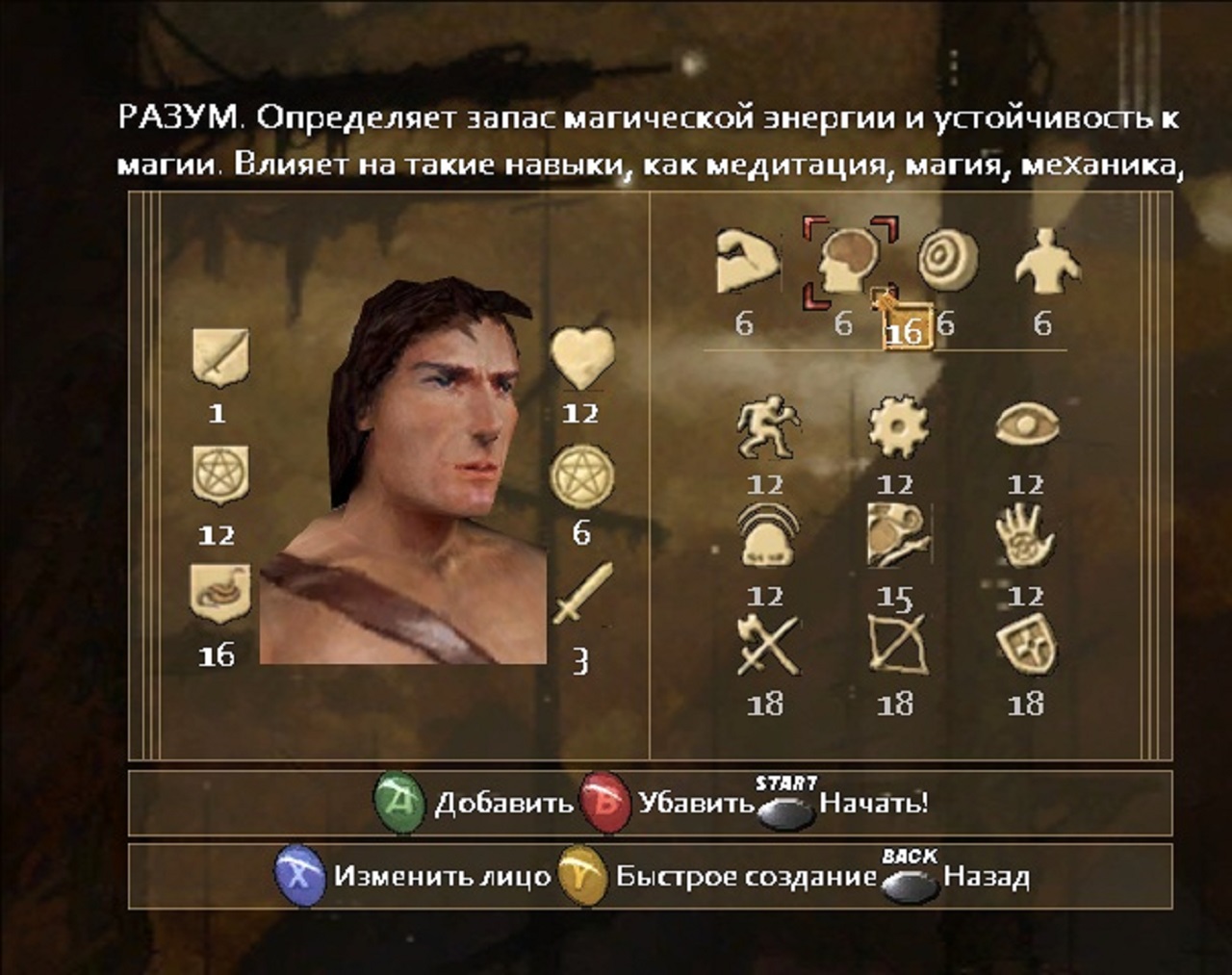
Task: Choose the eye skill icon
Action: [1027, 425]
